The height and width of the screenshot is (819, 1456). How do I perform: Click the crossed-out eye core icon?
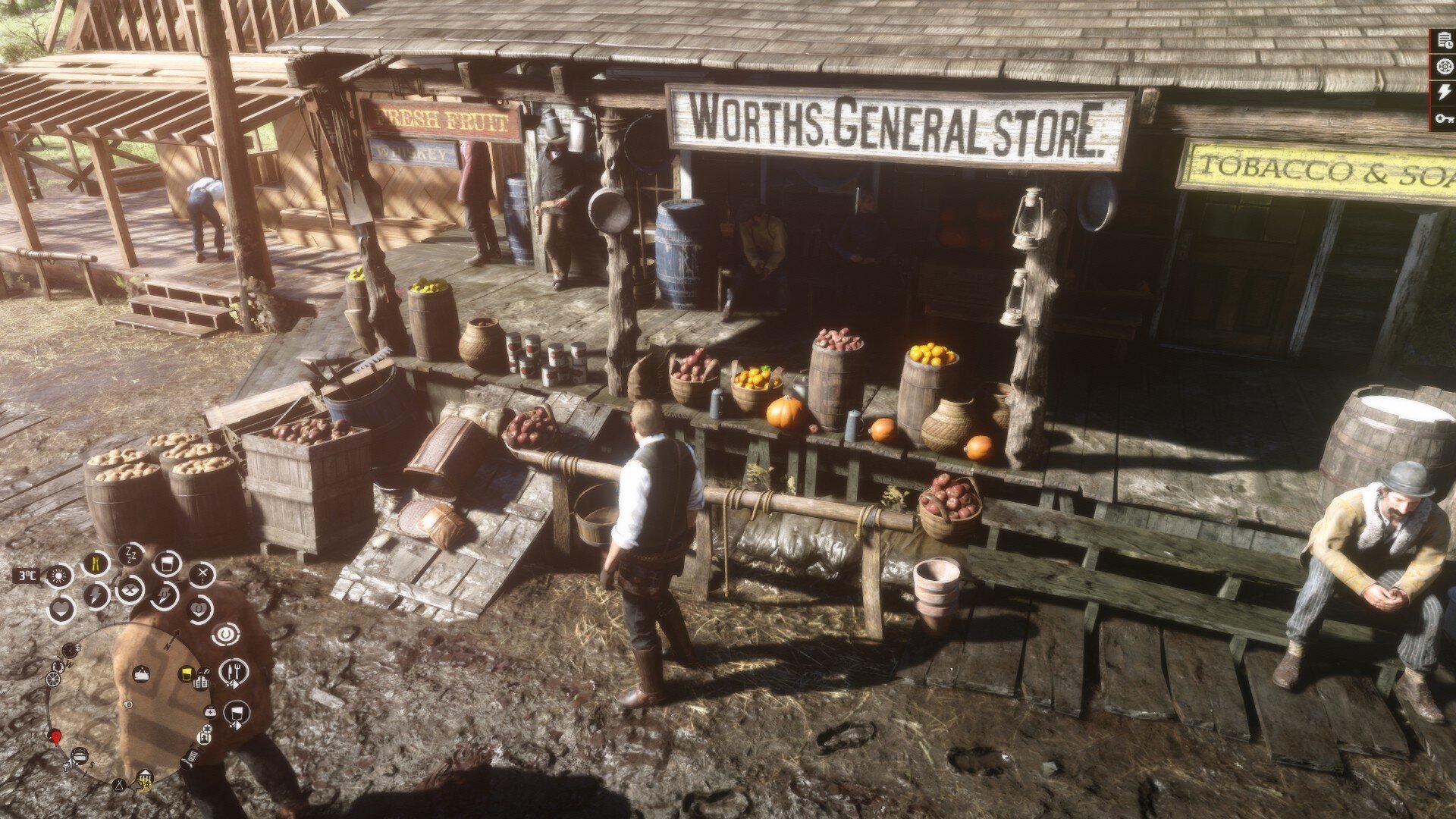tap(130, 588)
